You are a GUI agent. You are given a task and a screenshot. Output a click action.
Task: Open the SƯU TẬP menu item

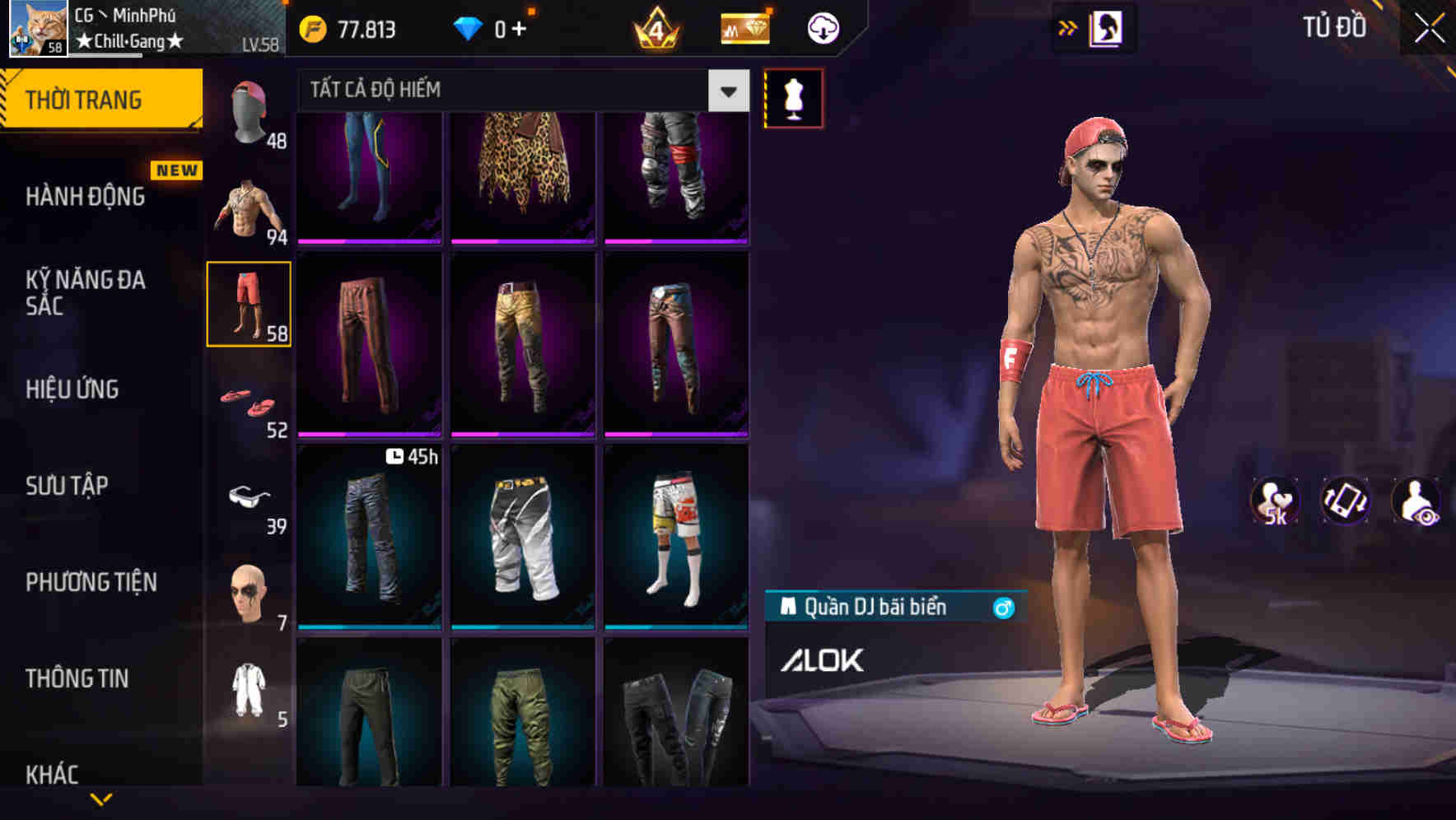click(x=66, y=487)
